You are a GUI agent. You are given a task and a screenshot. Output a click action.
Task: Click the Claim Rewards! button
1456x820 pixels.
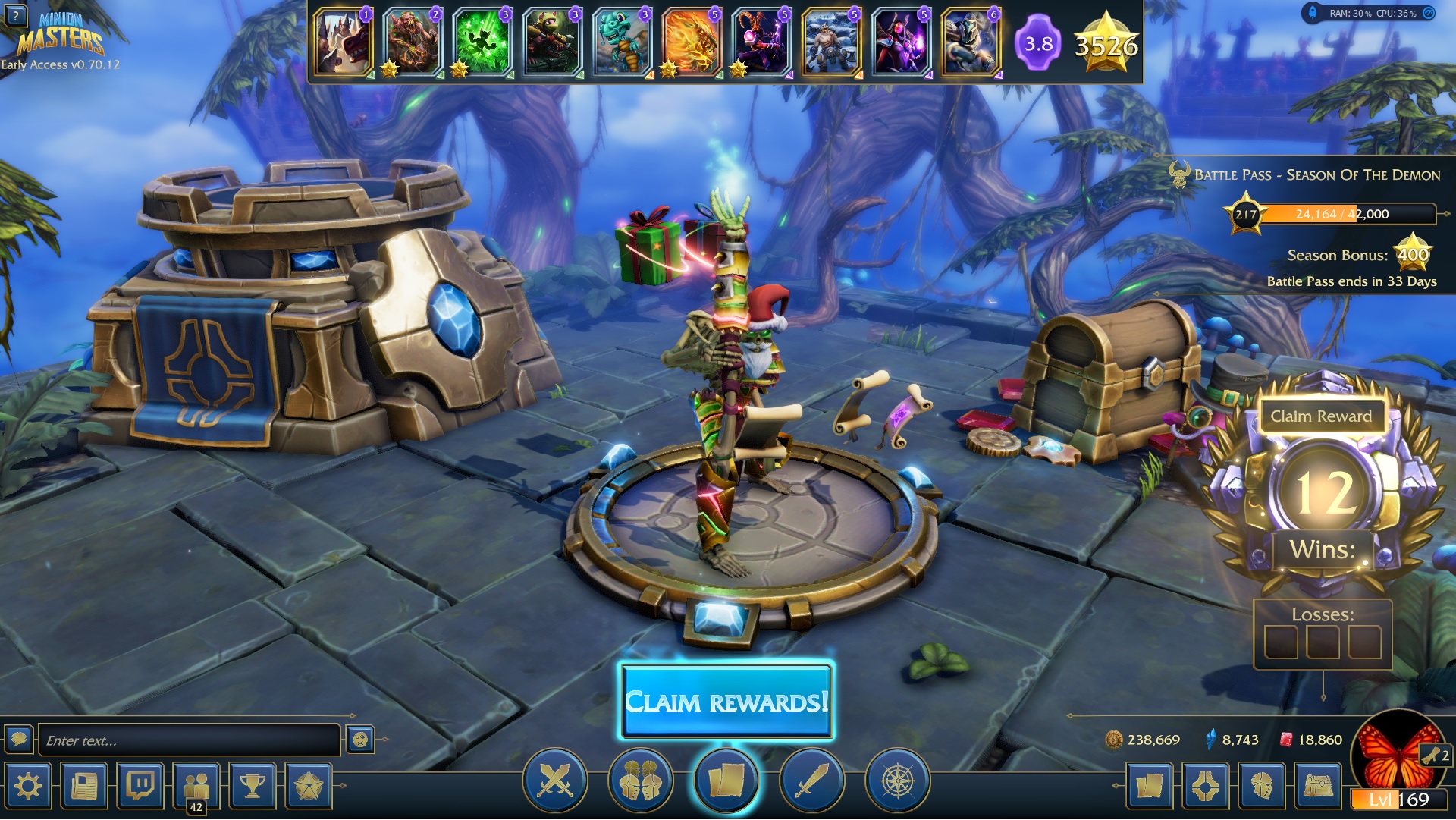pos(726,702)
